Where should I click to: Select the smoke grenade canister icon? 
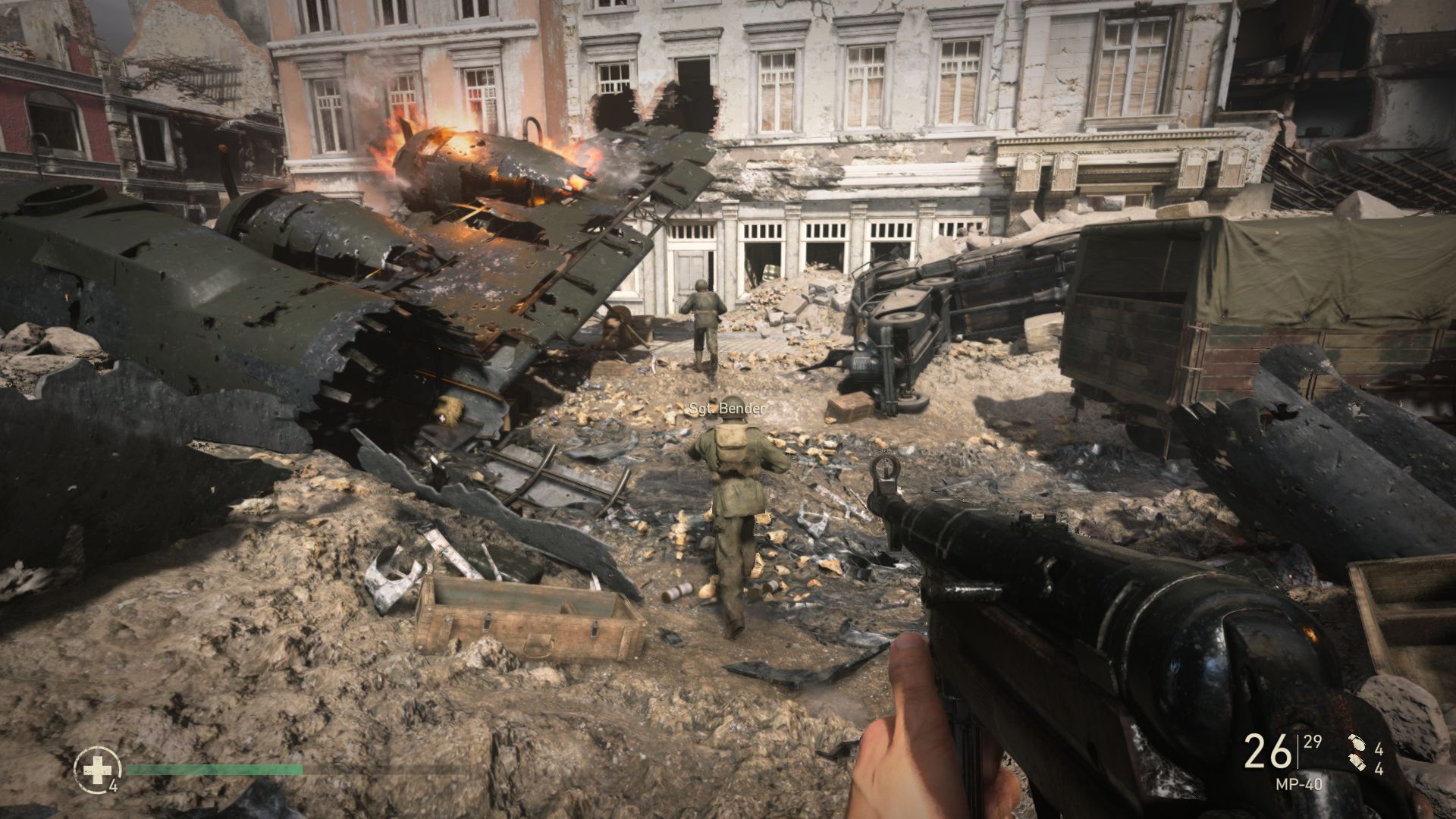coord(1357,762)
